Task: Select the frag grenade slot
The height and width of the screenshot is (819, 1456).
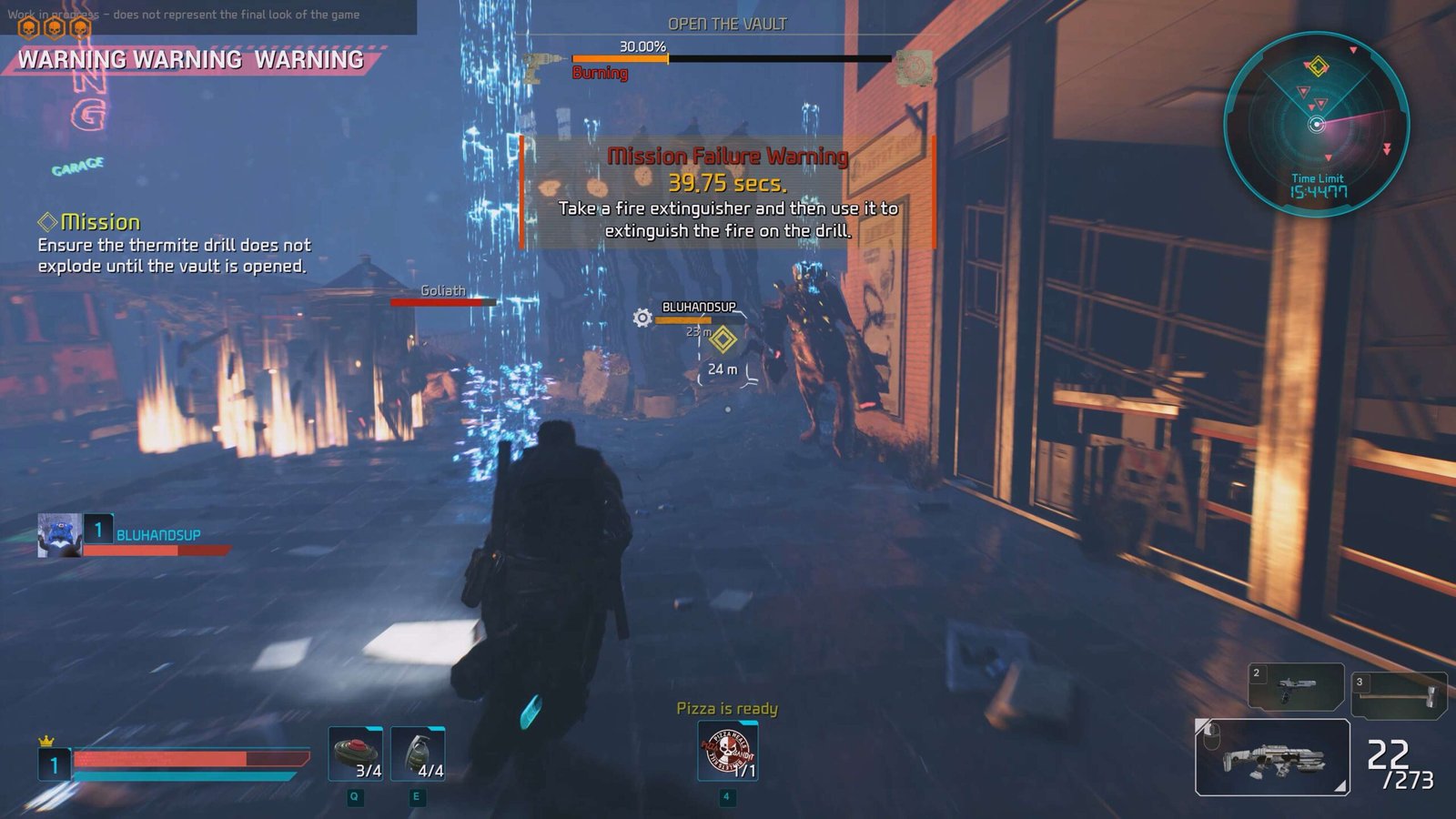Action: tap(418, 753)
